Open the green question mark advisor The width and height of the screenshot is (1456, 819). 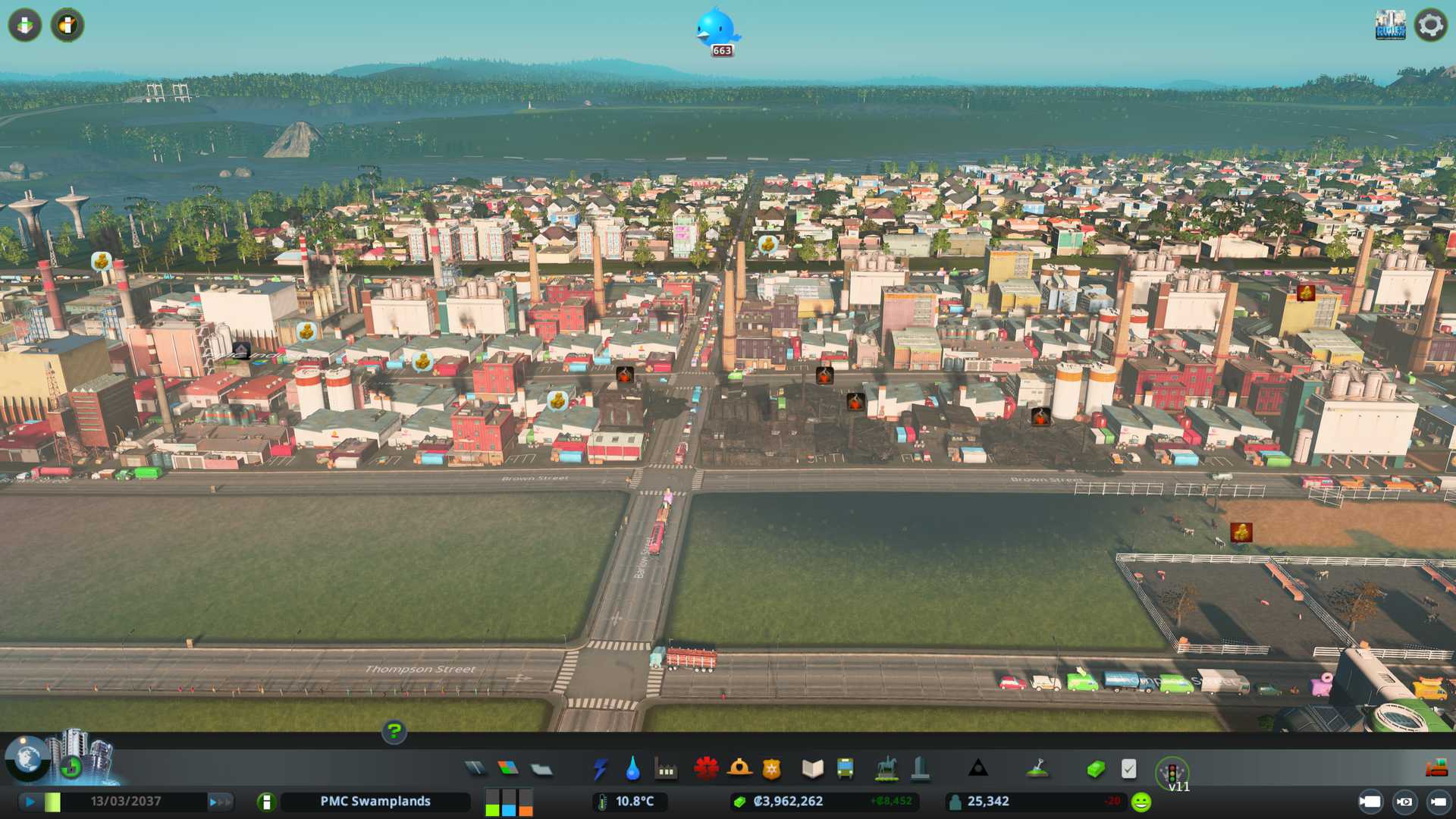[394, 732]
